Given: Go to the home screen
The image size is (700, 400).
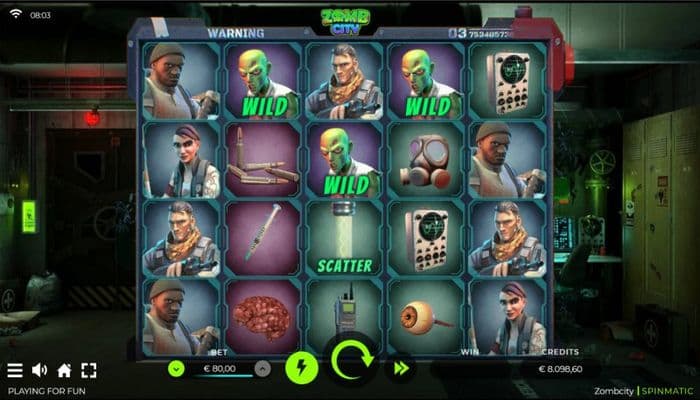Looking at the screenshot, I should pyautogui.click(x=64, y=370).
